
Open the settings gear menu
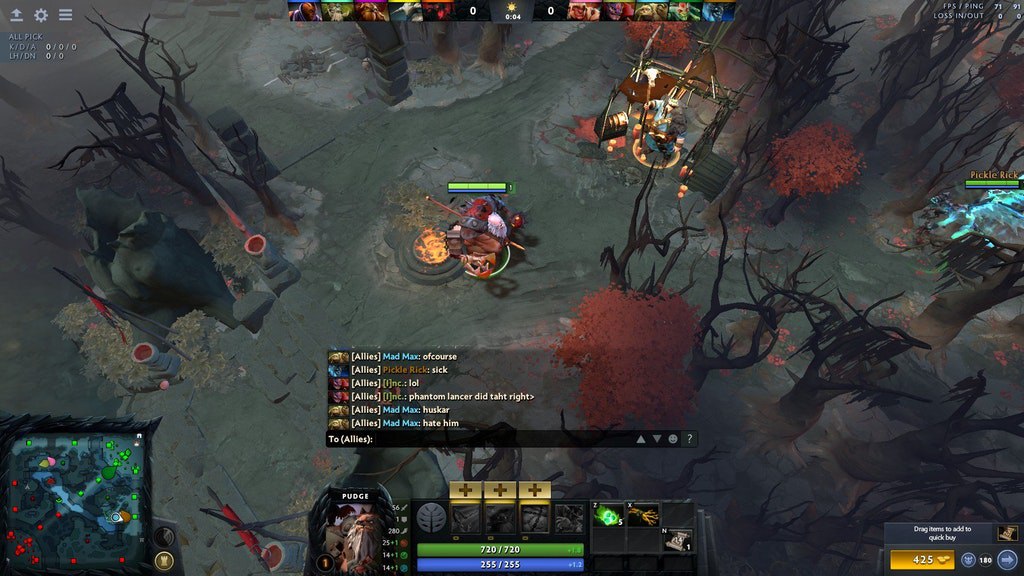pyautogui.click(x=41, y=15)
